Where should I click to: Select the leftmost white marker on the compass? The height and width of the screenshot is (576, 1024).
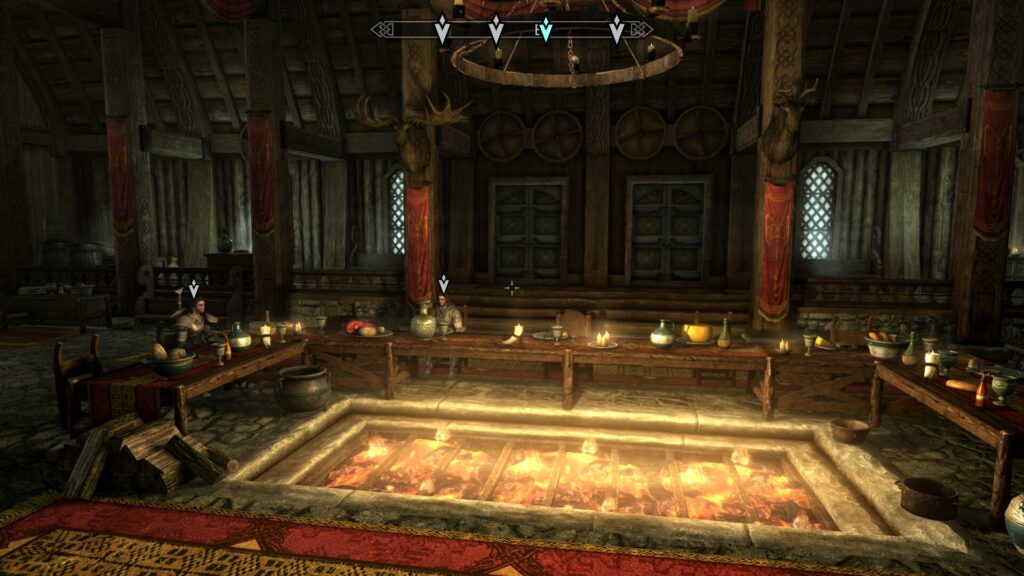pyautogui.click(x=442, y=30)
